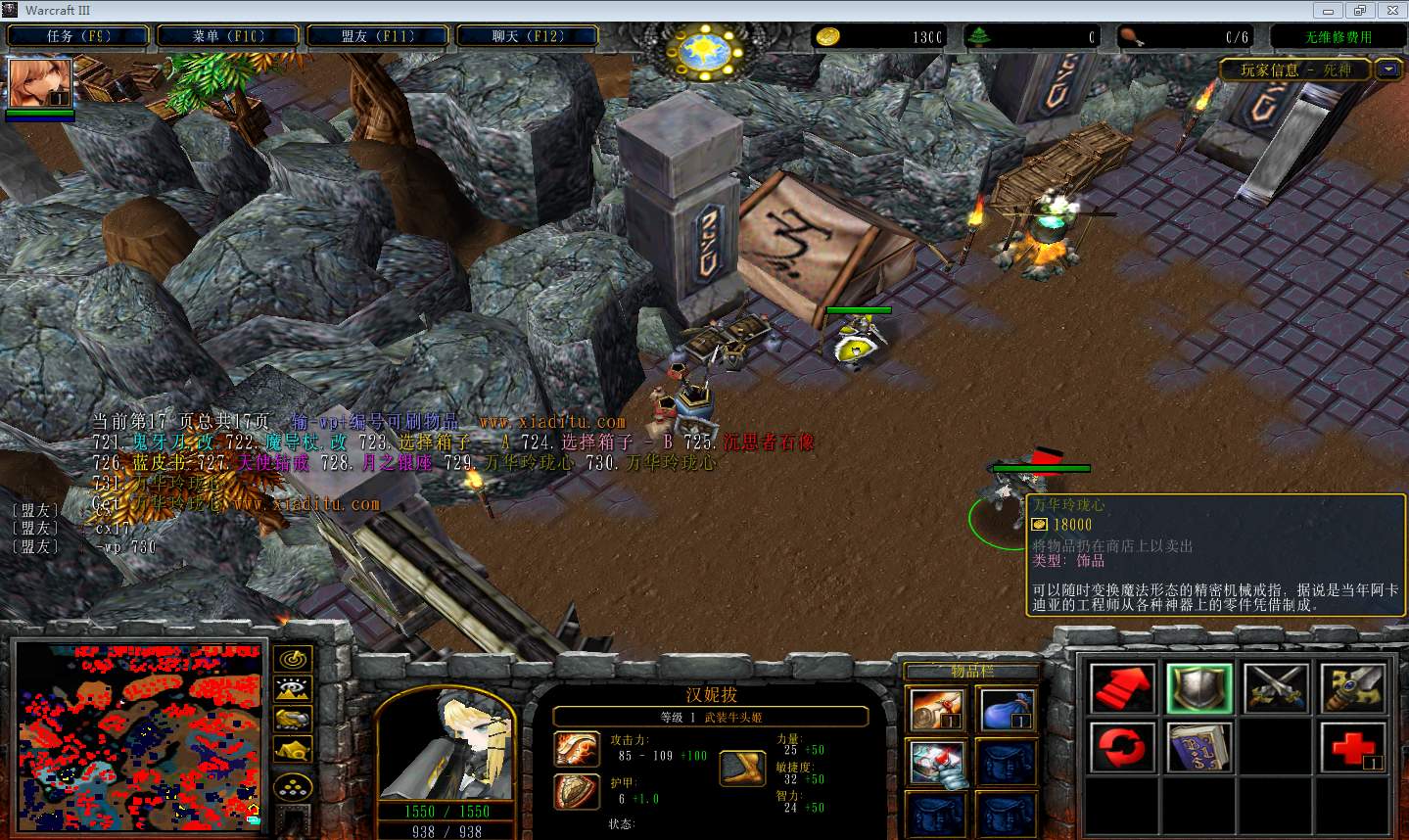The image size is (1409, 840).
Task: Click the red cross hero skill button
Action: 1353,749
